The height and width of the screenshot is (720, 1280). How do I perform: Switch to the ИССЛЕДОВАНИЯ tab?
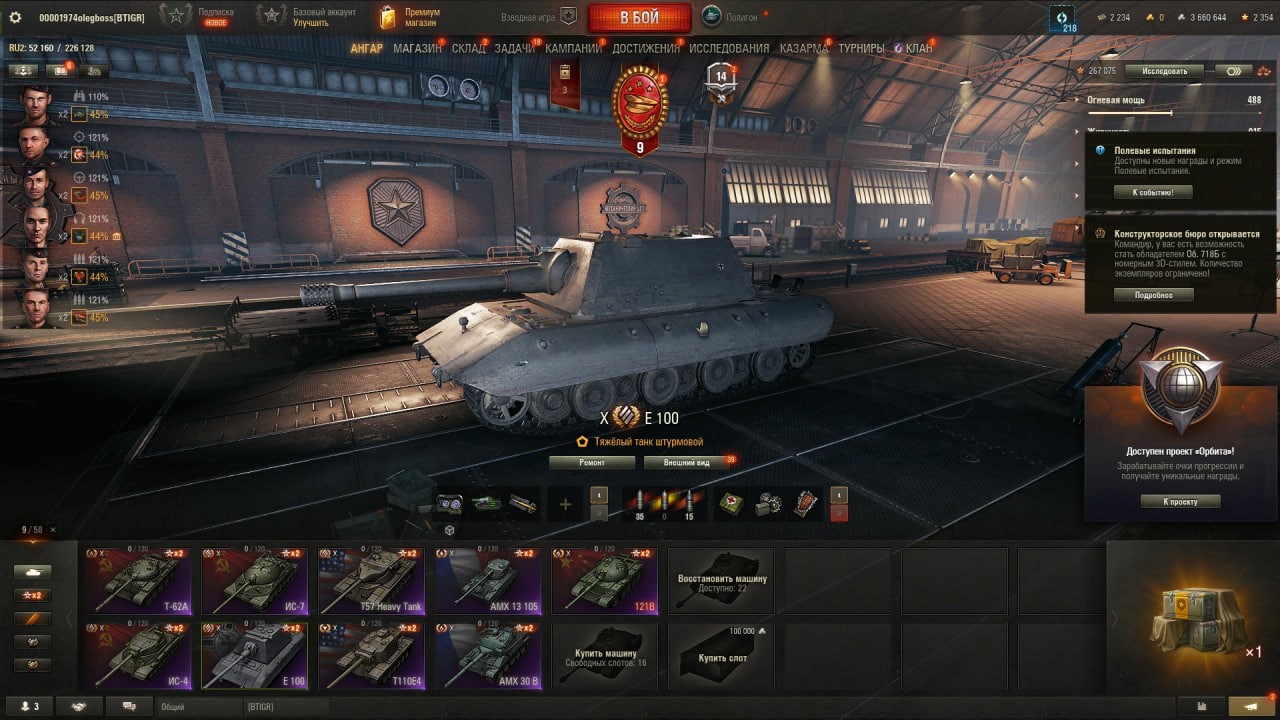coord(729,48)
